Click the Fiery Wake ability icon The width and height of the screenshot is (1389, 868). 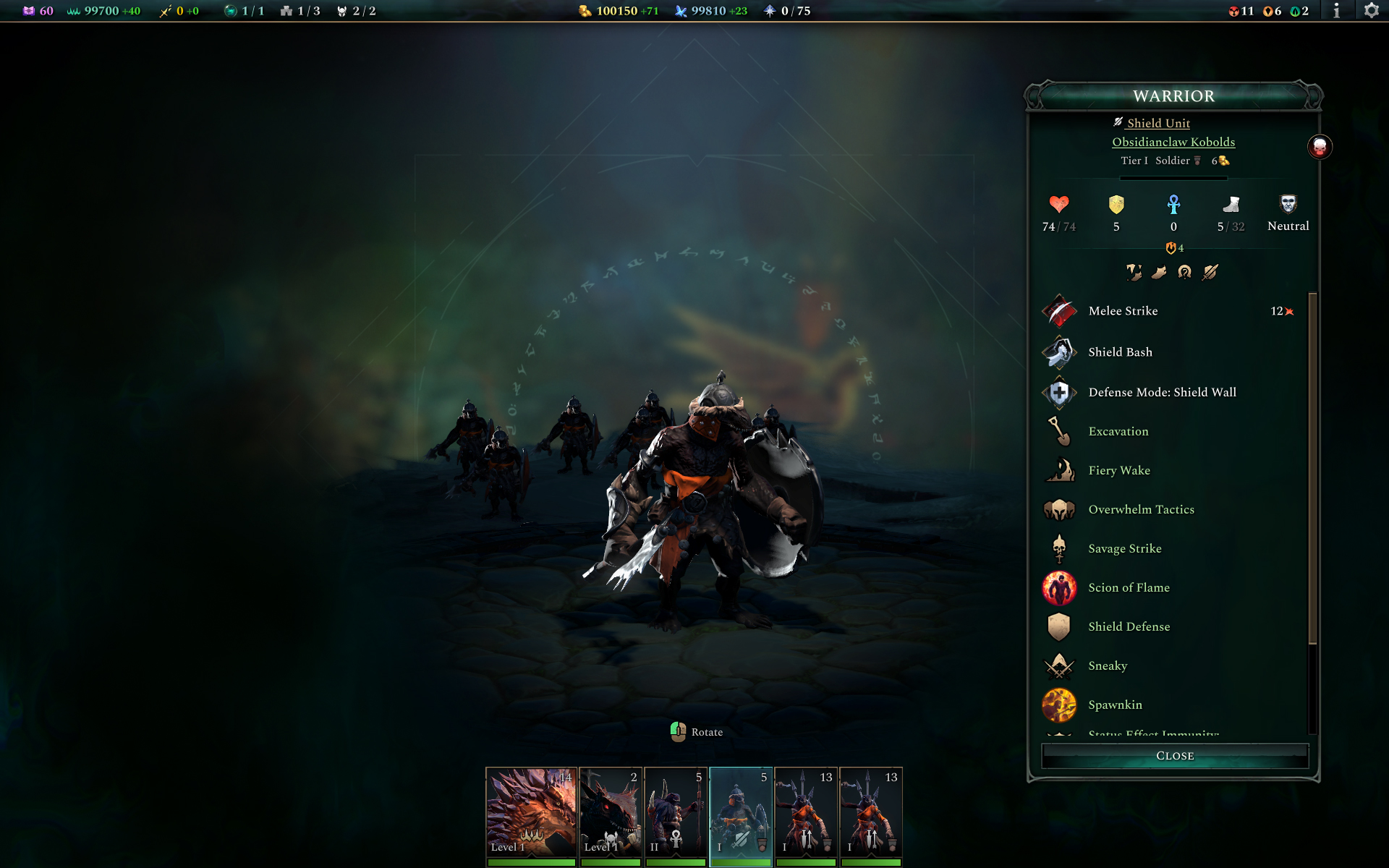point(1059,470)
